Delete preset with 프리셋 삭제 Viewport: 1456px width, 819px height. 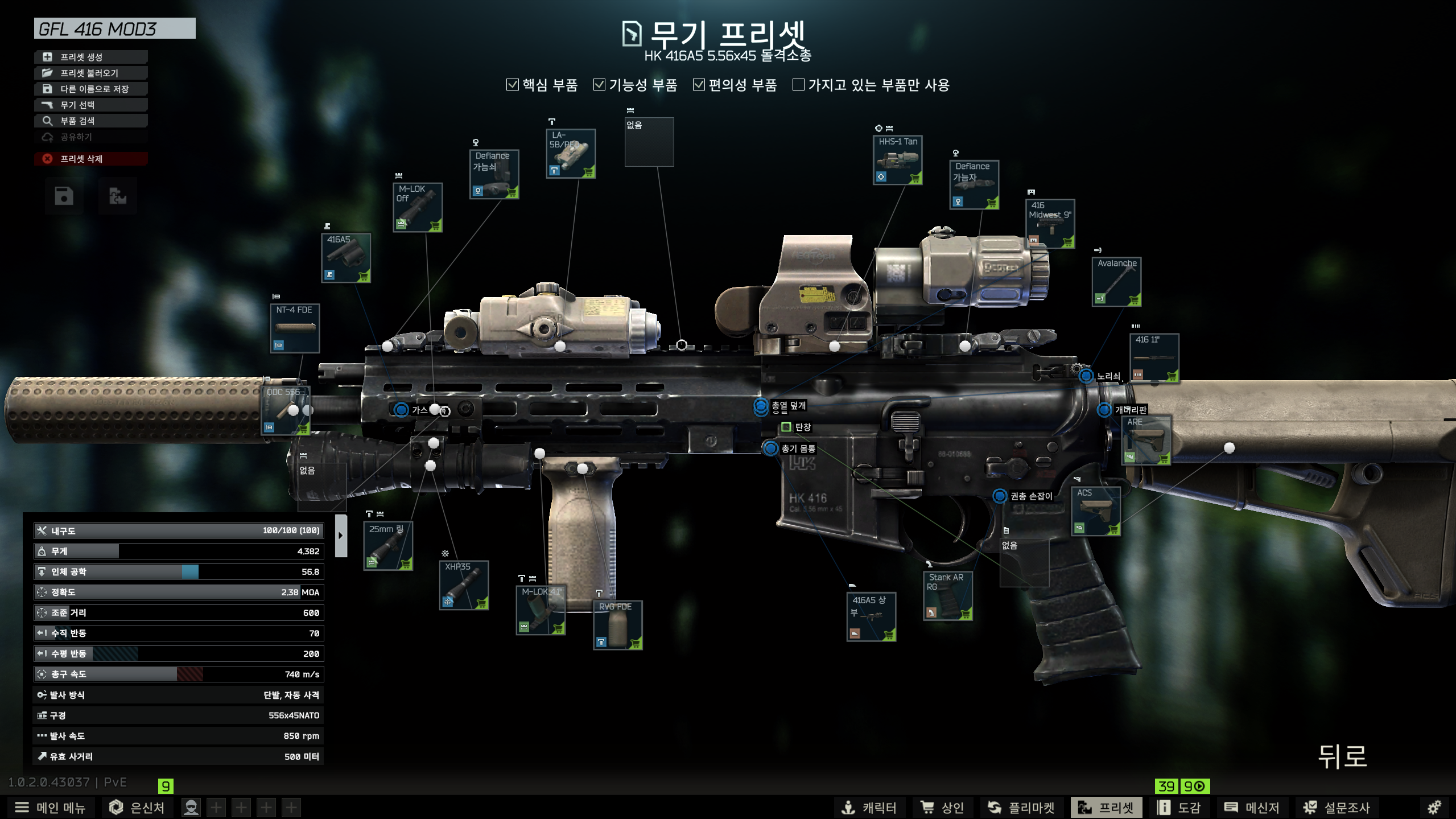click(x=91, y=159)
